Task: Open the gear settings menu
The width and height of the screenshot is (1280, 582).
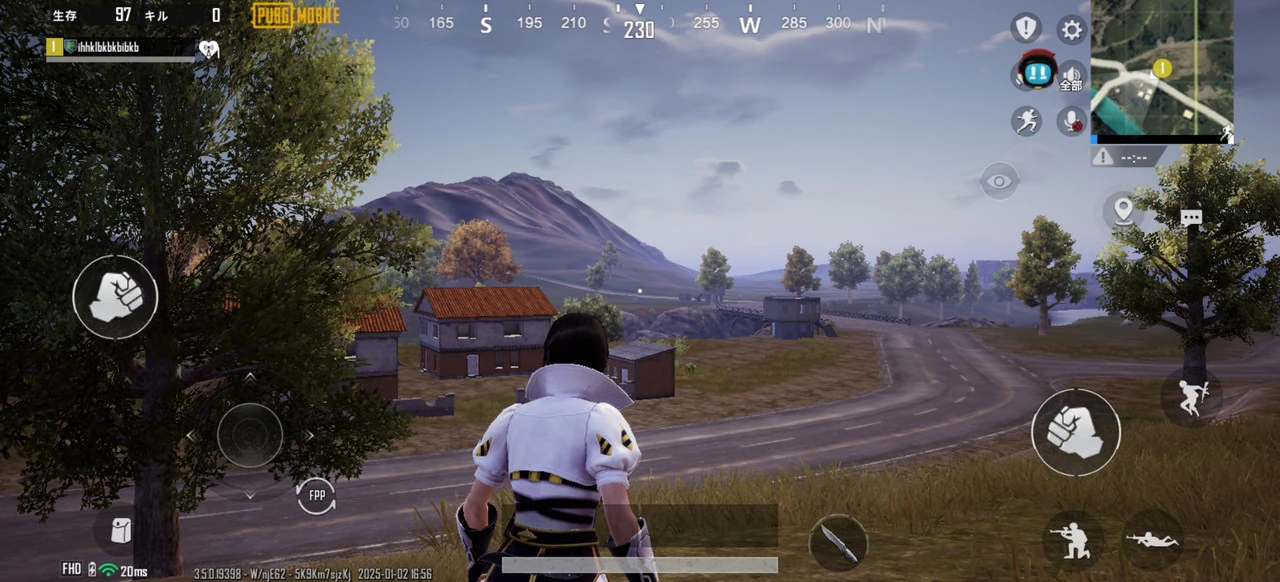Action: coord(1072,29)
